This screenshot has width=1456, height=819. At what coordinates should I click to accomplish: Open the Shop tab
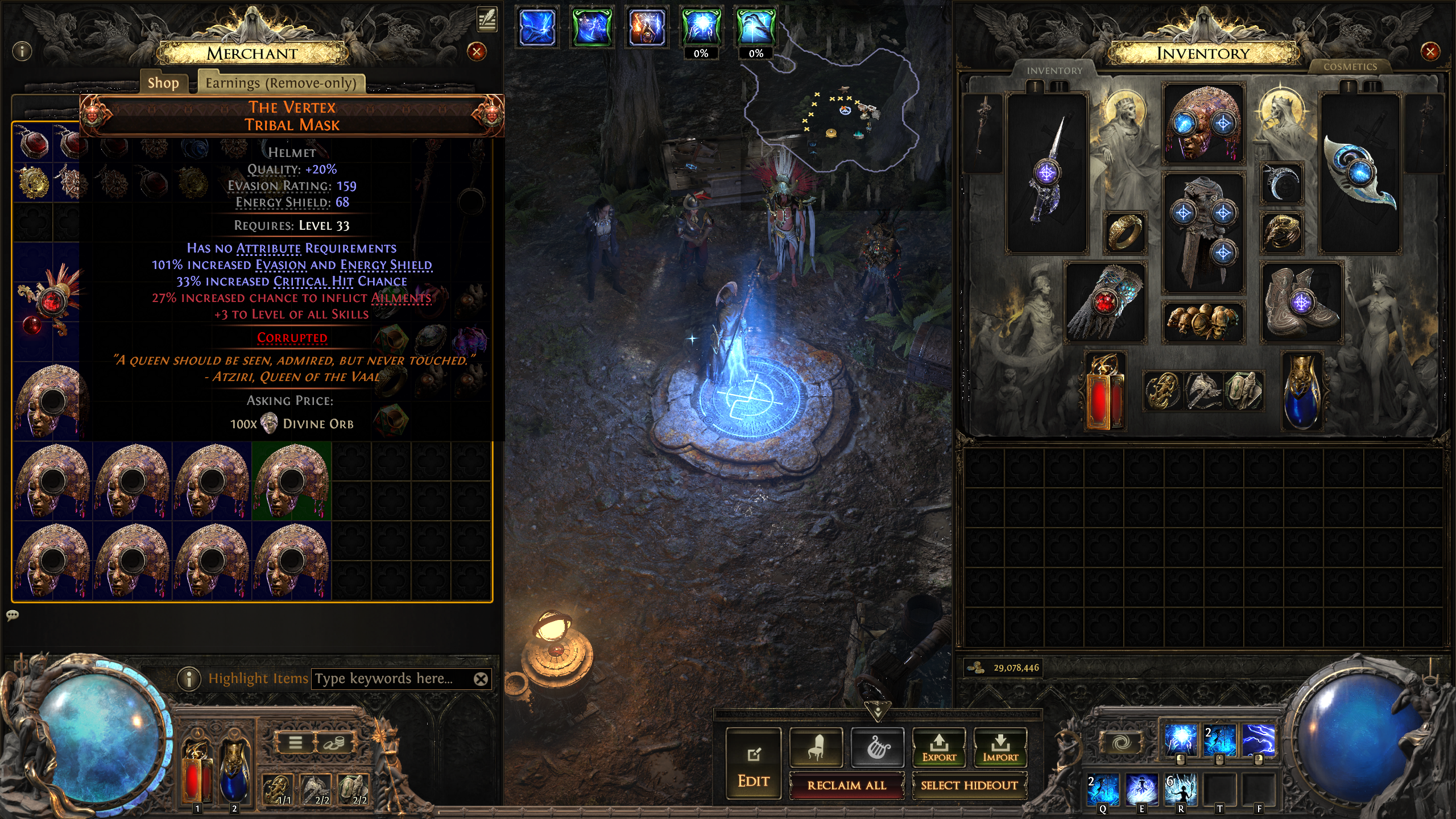[163, 83]
